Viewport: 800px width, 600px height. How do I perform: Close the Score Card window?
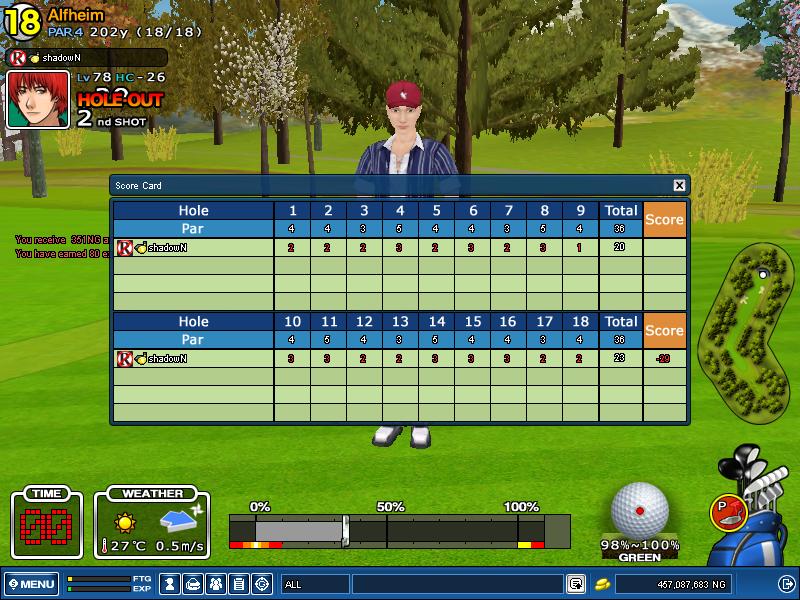pyautogui.click(x=680, y=185)
